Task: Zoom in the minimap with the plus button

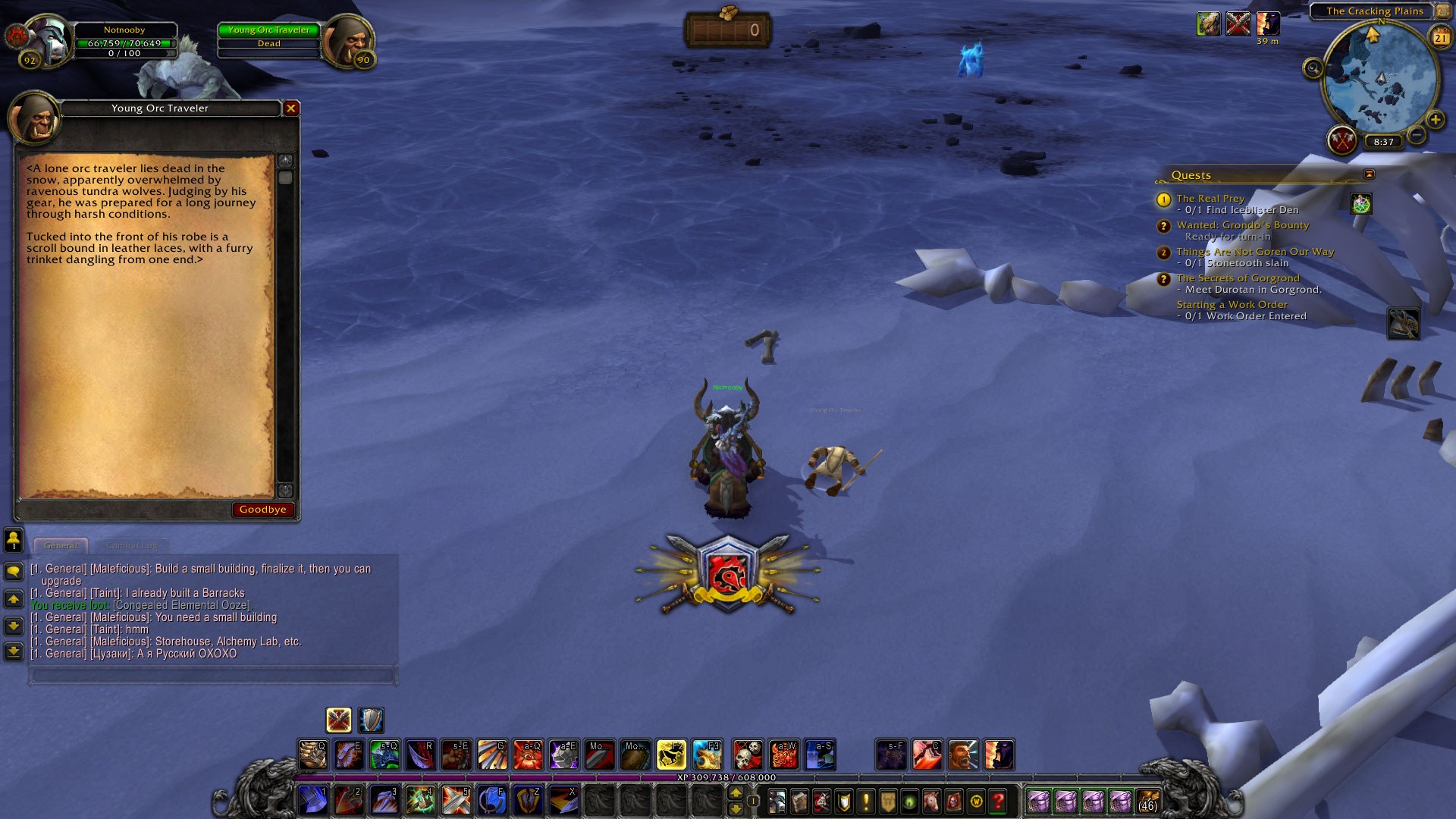Action: coord(1435,120)
